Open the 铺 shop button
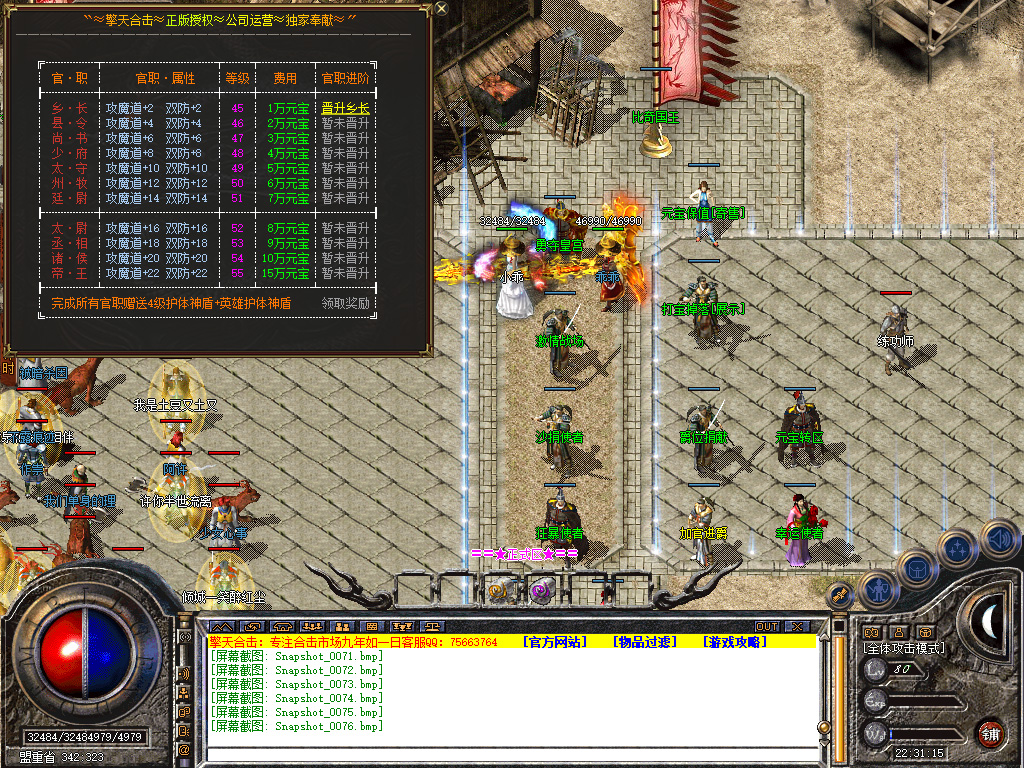The height and width of the screenshot is (768, 1024). click(990, 734)
